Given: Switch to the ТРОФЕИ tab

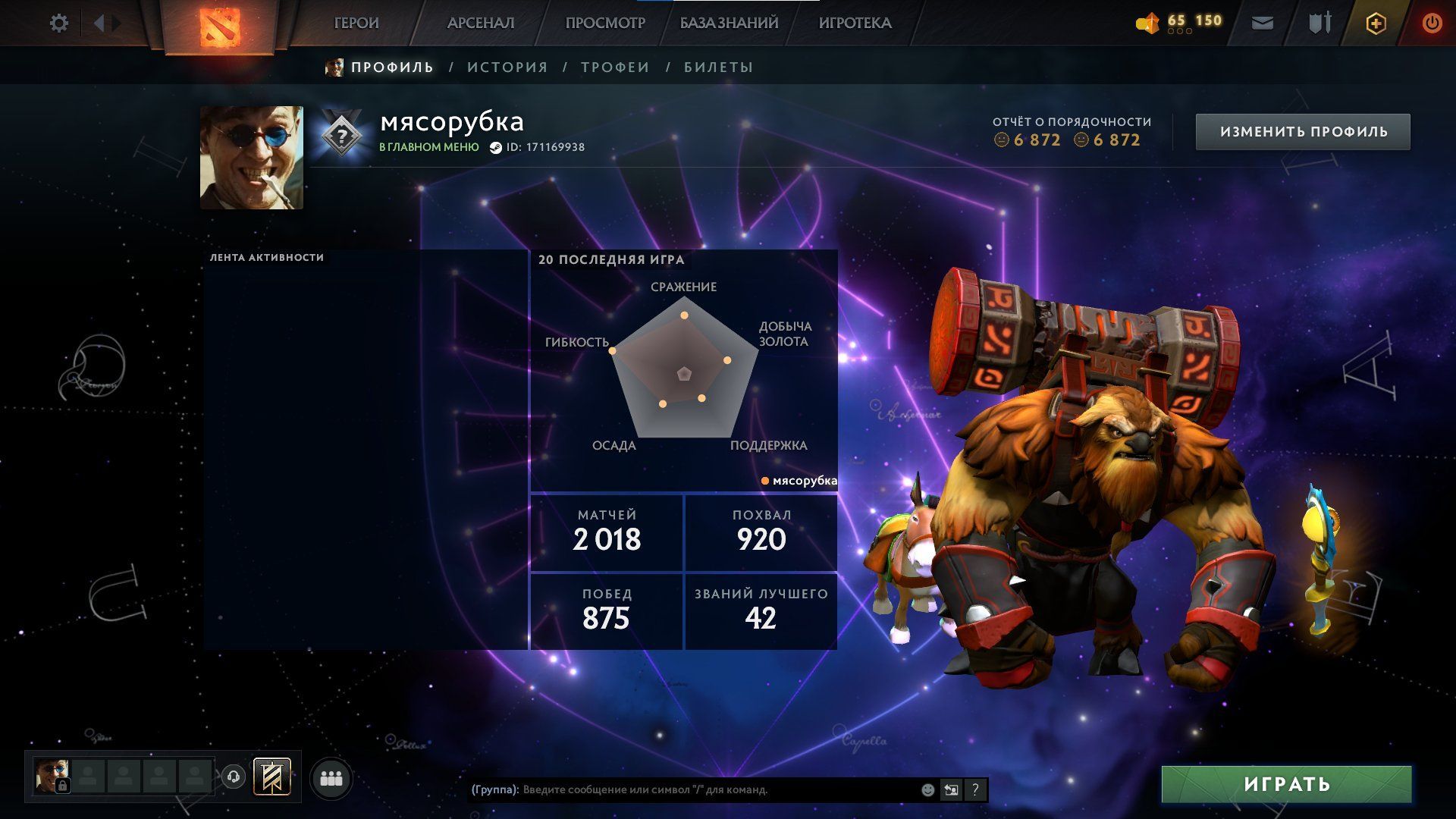Looking at the screenshot, I should (615, 67).
